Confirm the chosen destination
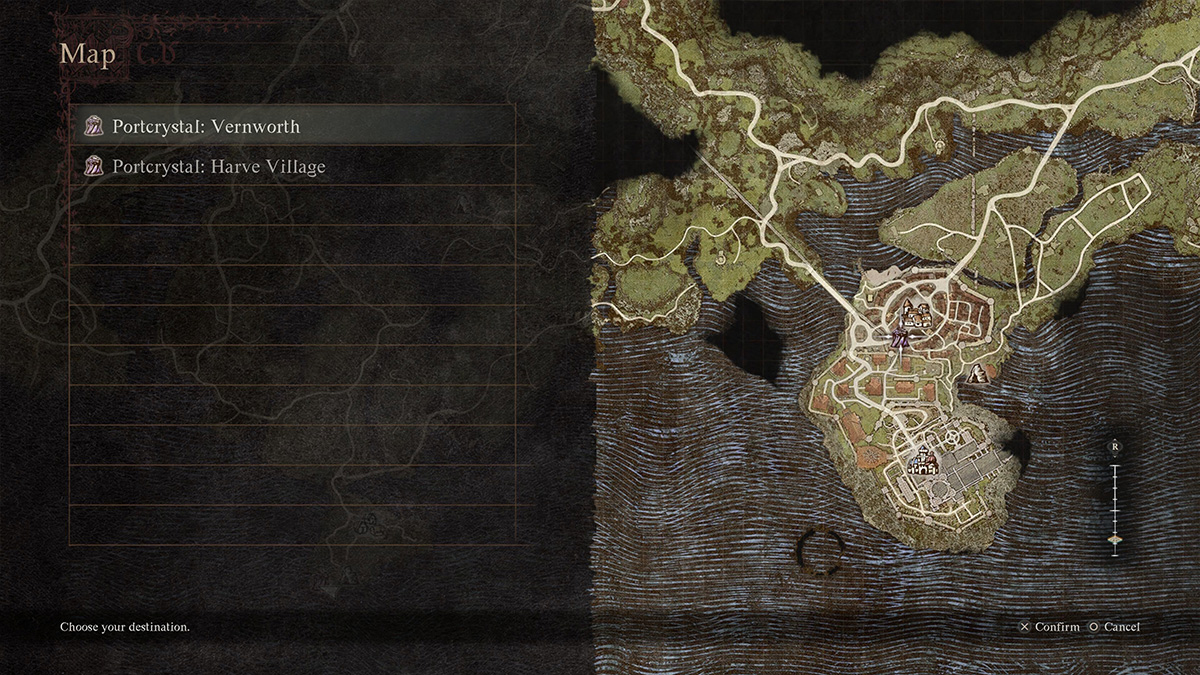Image resolution: width=1200 pixels, height=675 pixels. (x=1049, y=627)
